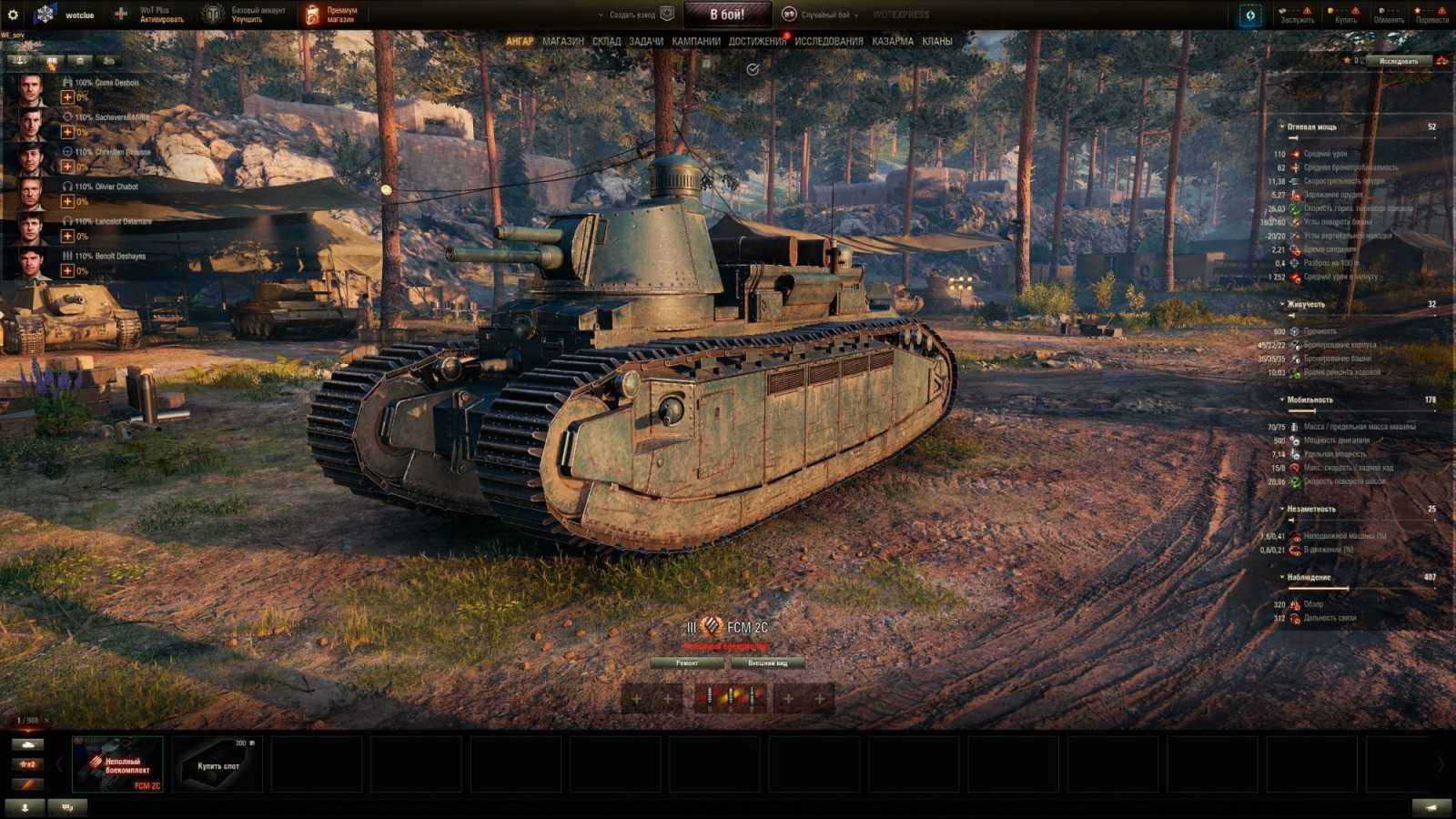Click the gold purchase coin icon near Купить
The width and height of the screenshot is (1456, 819).
pyautogui.click(x=1330, y=10)
